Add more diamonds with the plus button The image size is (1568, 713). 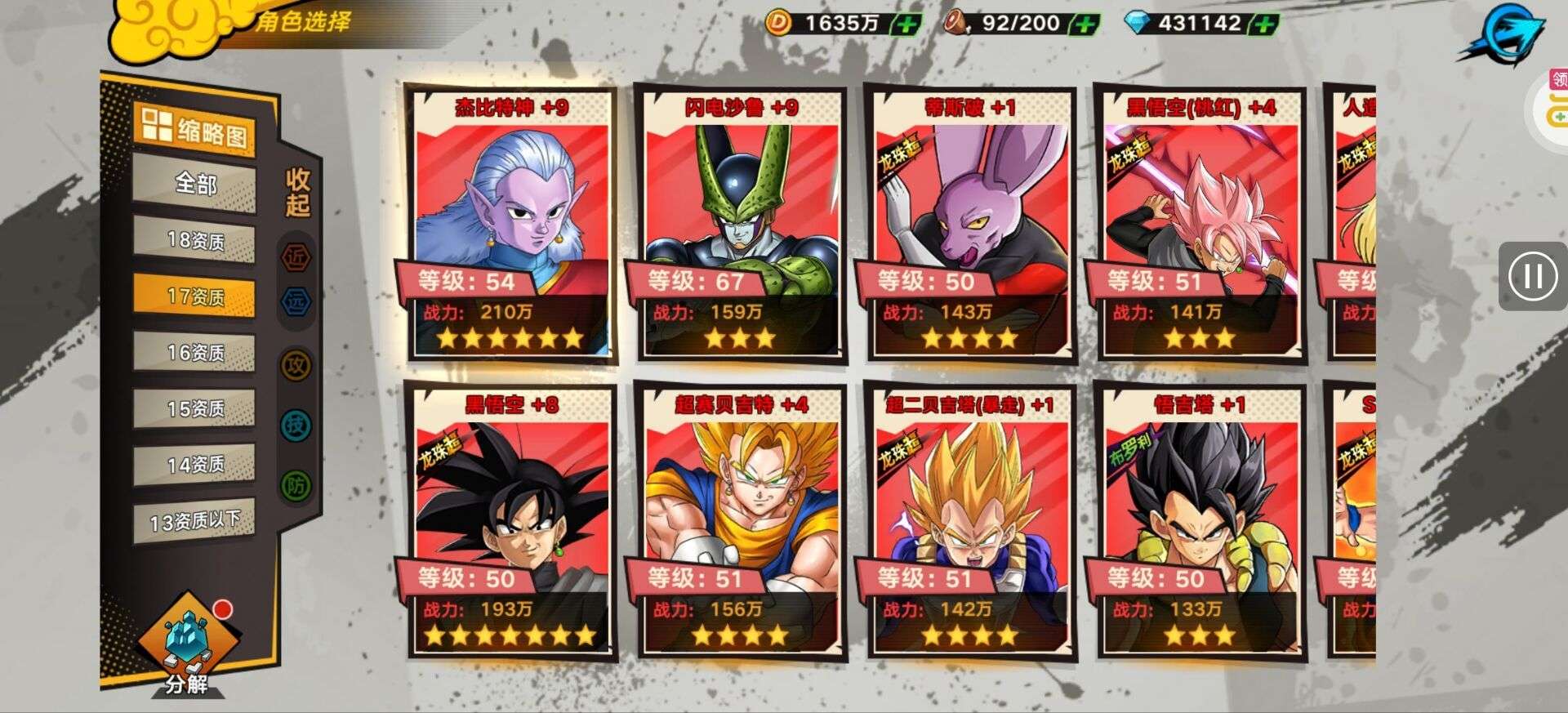pyautogui.click(x=1263, y=24)
